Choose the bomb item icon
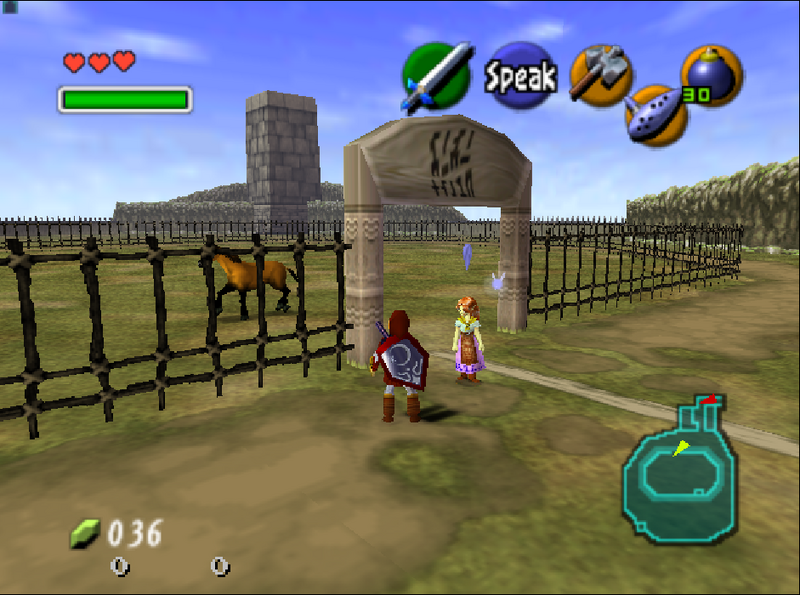This screenshot has height=595, width=800. pyautogui.click(x=712, y=75)
